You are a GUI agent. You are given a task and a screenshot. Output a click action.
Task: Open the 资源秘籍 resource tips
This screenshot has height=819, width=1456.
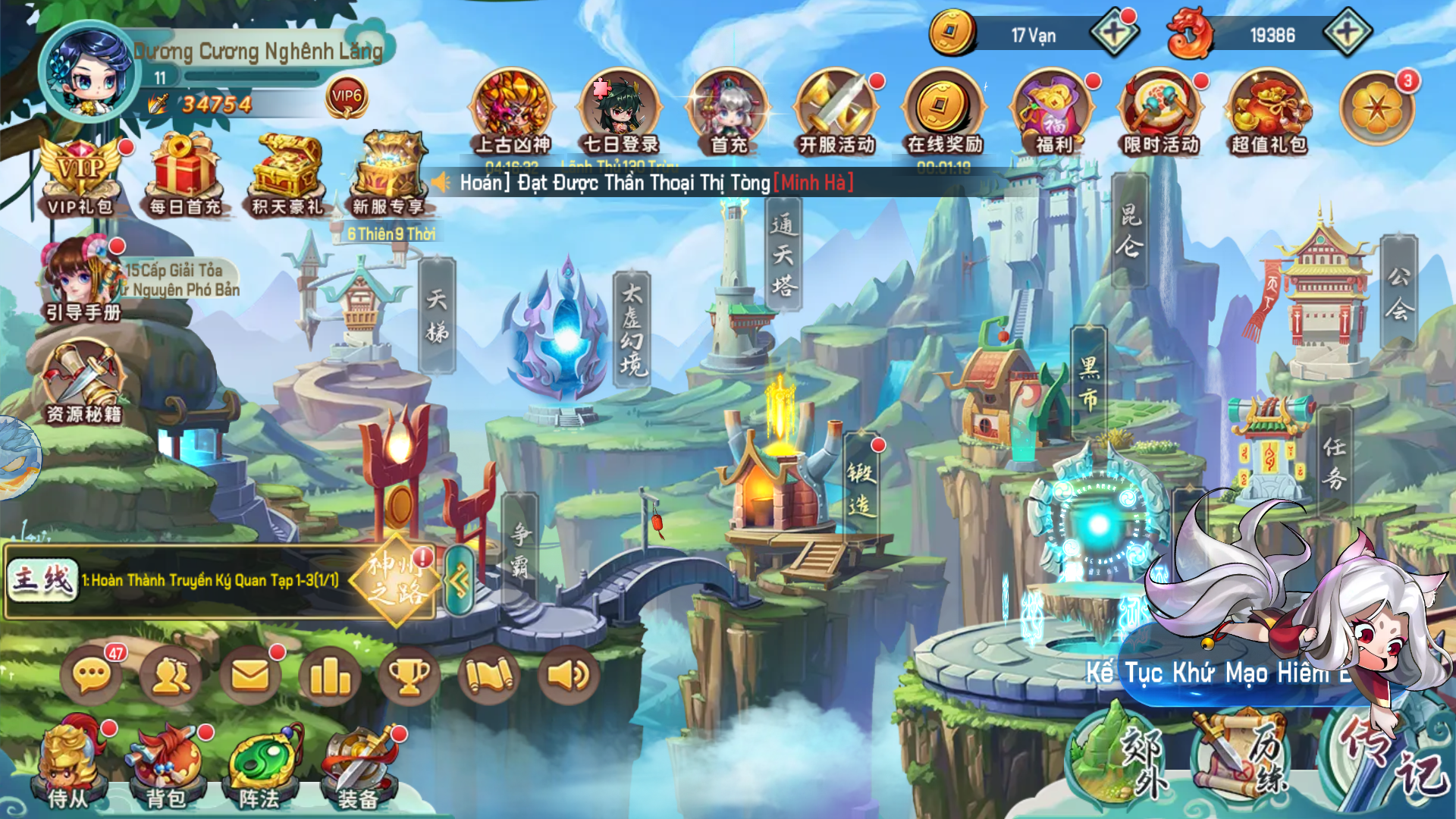point(83,381)
